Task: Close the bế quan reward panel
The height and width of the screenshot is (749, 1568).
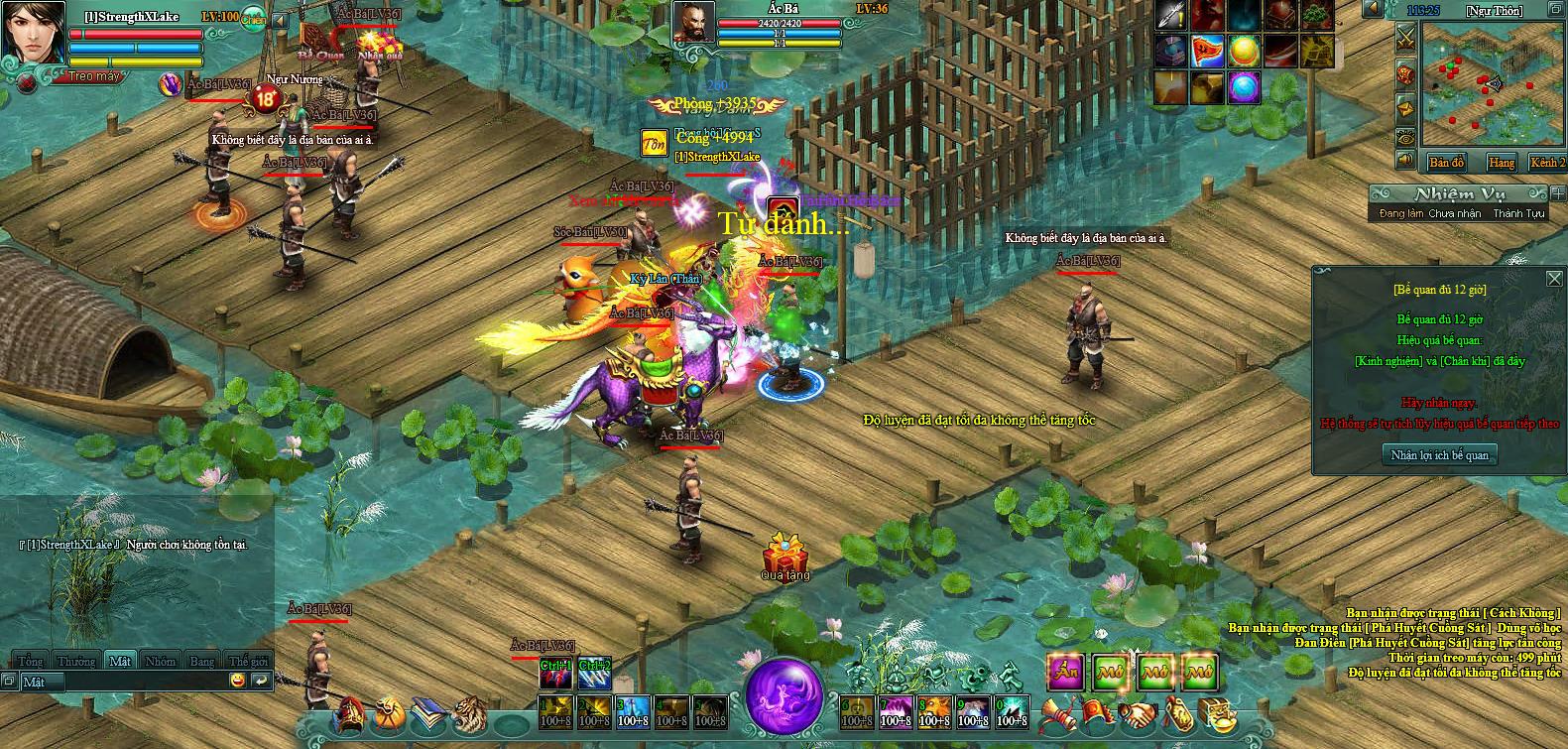Action: click(x=1554, y=279)
